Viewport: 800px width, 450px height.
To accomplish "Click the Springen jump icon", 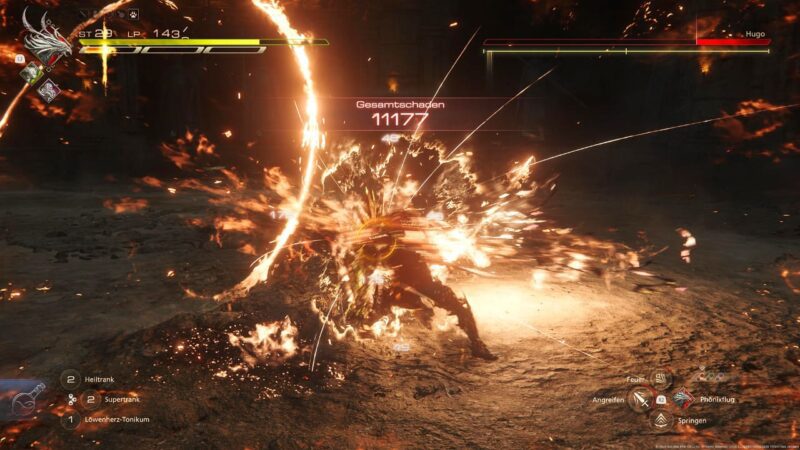I will coord(660,420).
